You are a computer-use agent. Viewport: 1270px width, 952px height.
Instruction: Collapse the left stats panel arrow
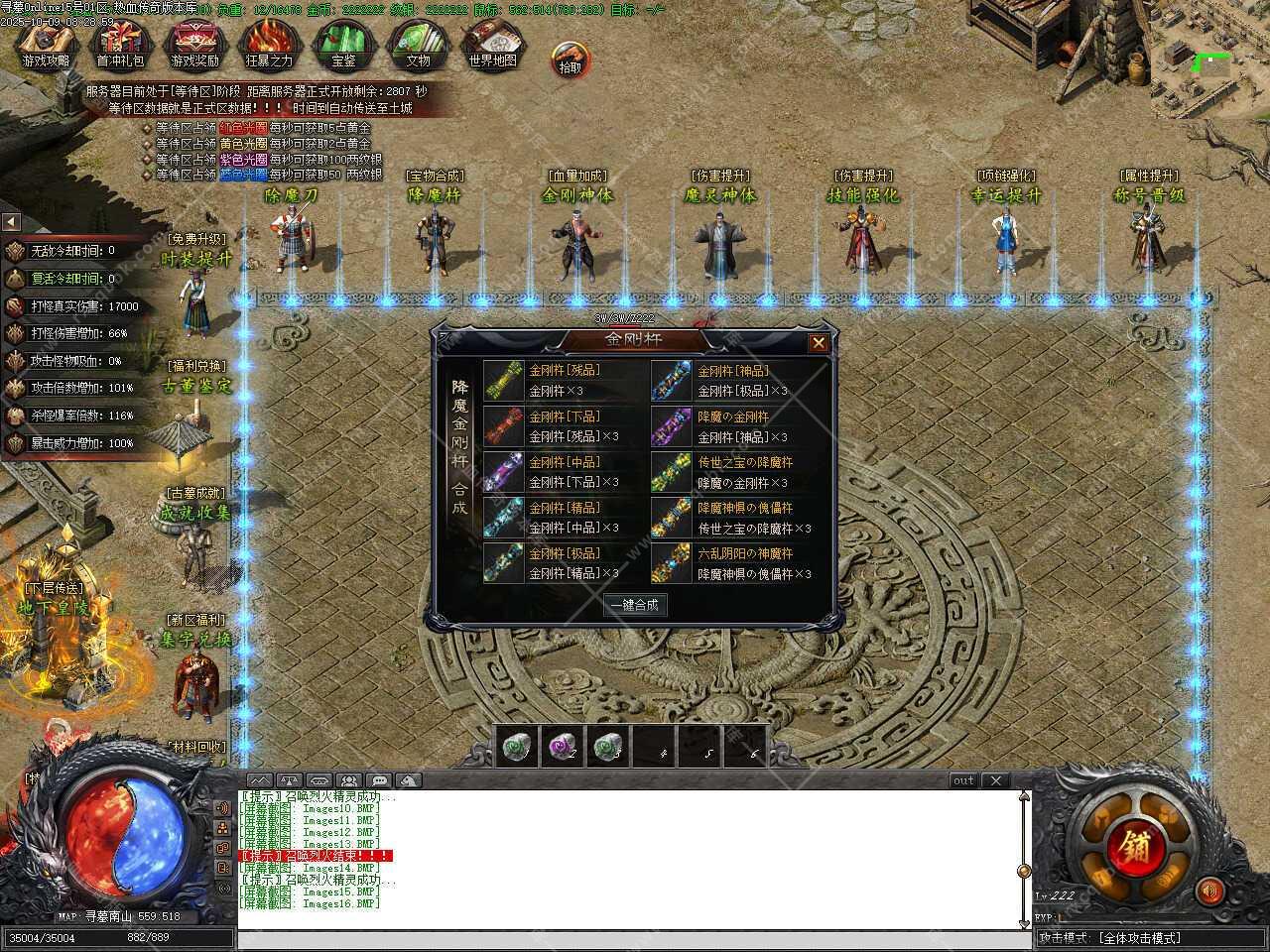(x=11, y=221)
